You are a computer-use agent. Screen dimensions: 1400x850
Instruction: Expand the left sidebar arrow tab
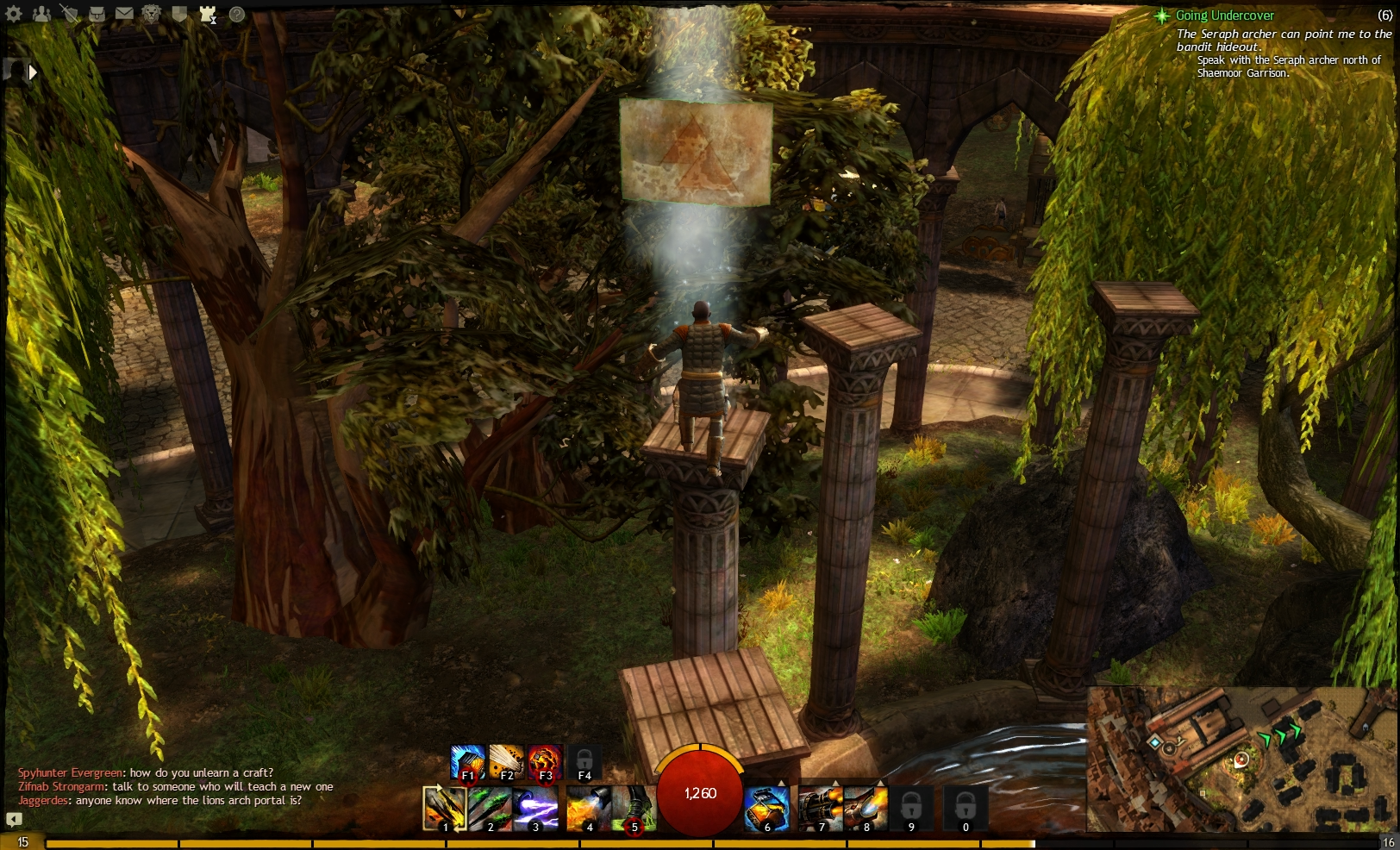33,72
